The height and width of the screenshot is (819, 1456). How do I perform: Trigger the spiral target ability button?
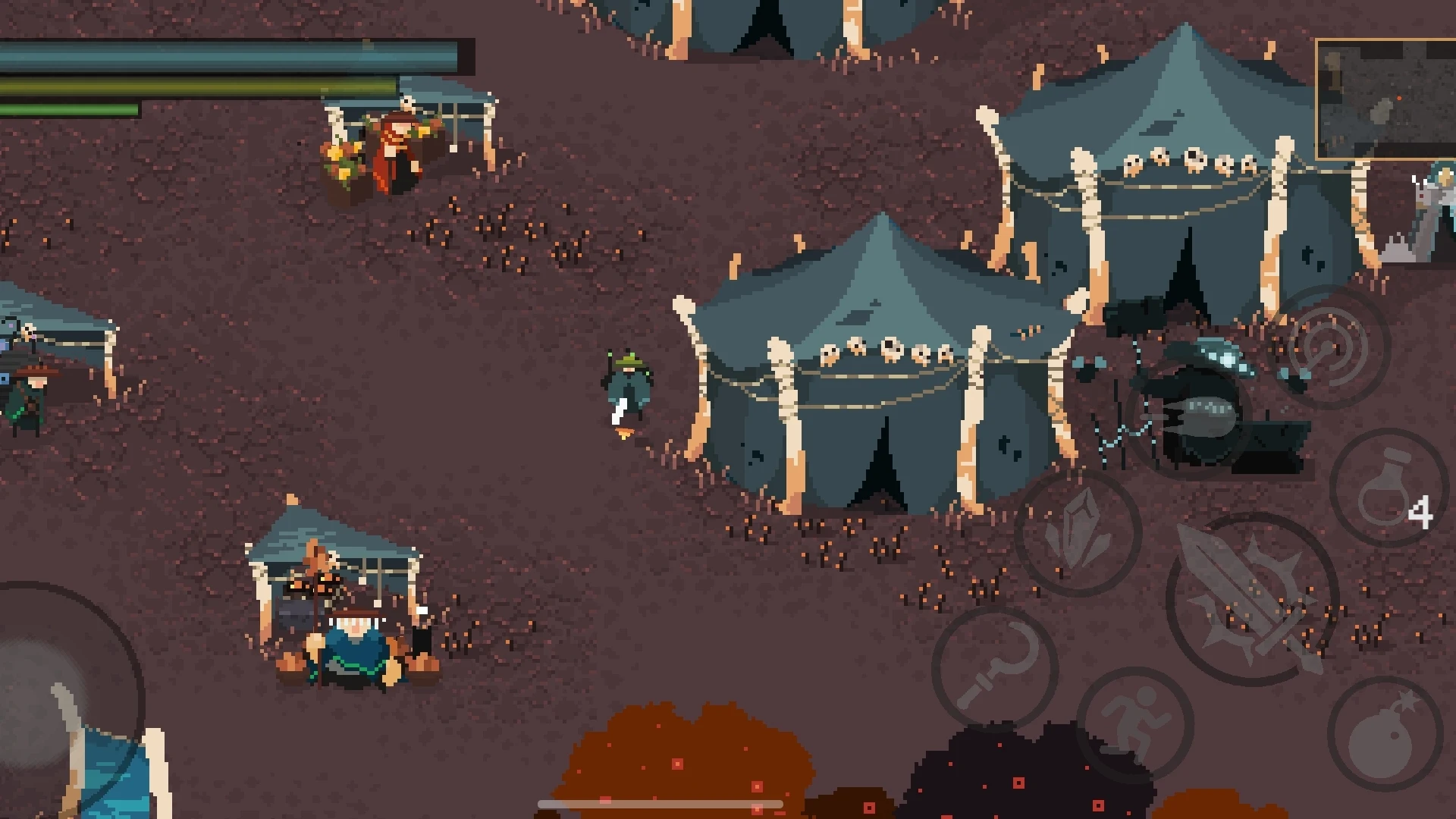click(1328, 347)
